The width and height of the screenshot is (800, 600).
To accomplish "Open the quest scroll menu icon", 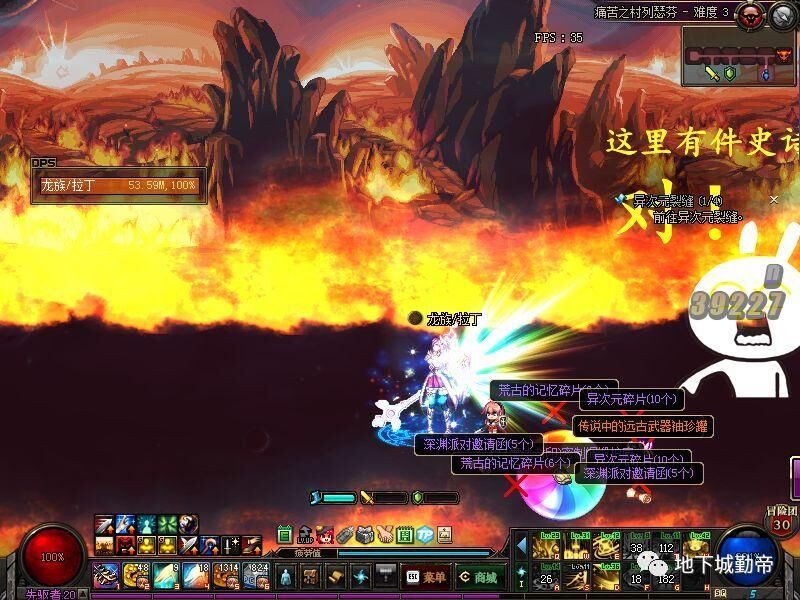I will pyautogui.click(x=335, y=577).
